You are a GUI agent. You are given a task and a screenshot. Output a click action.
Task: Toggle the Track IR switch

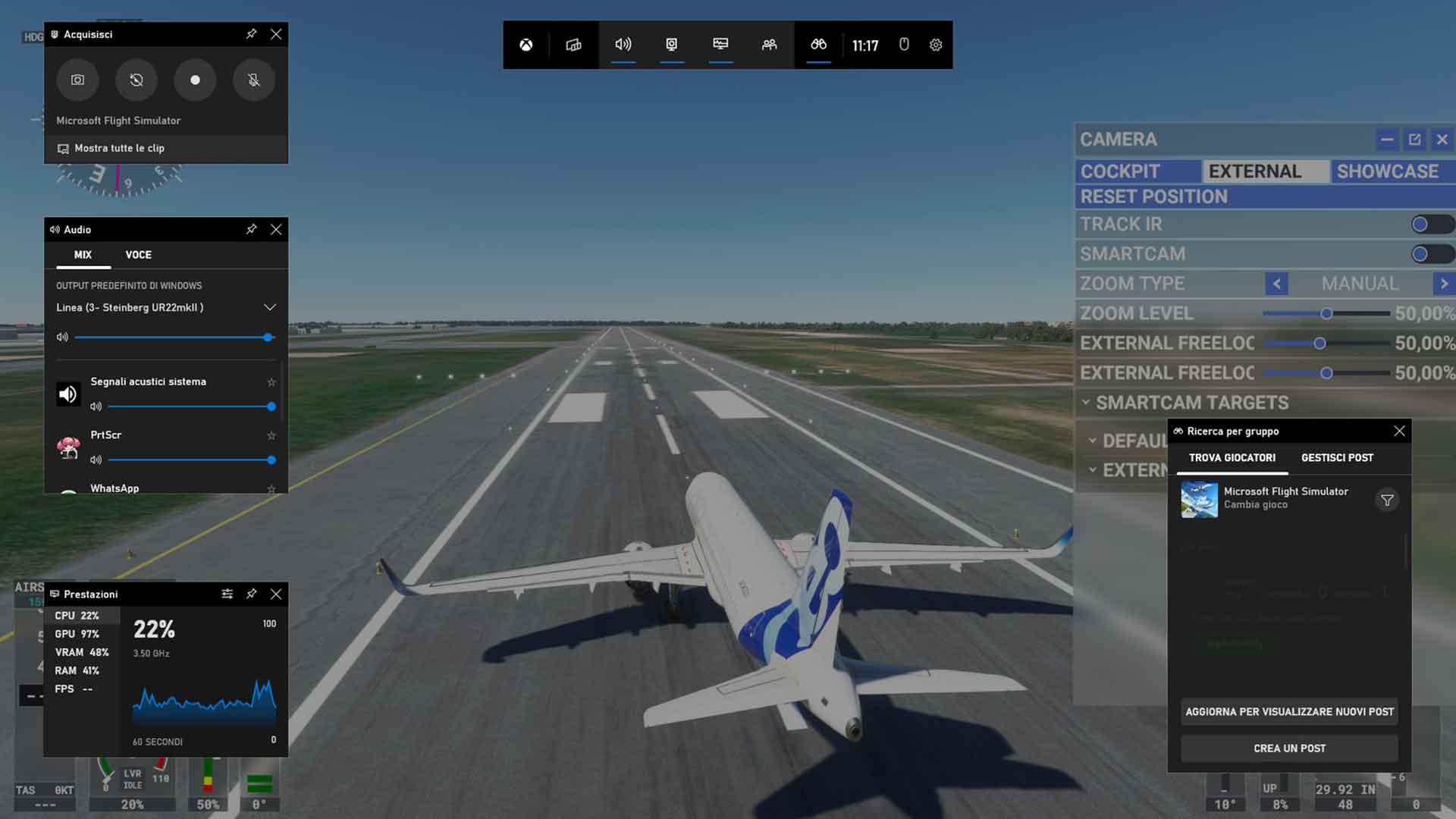pos(1430,224)
